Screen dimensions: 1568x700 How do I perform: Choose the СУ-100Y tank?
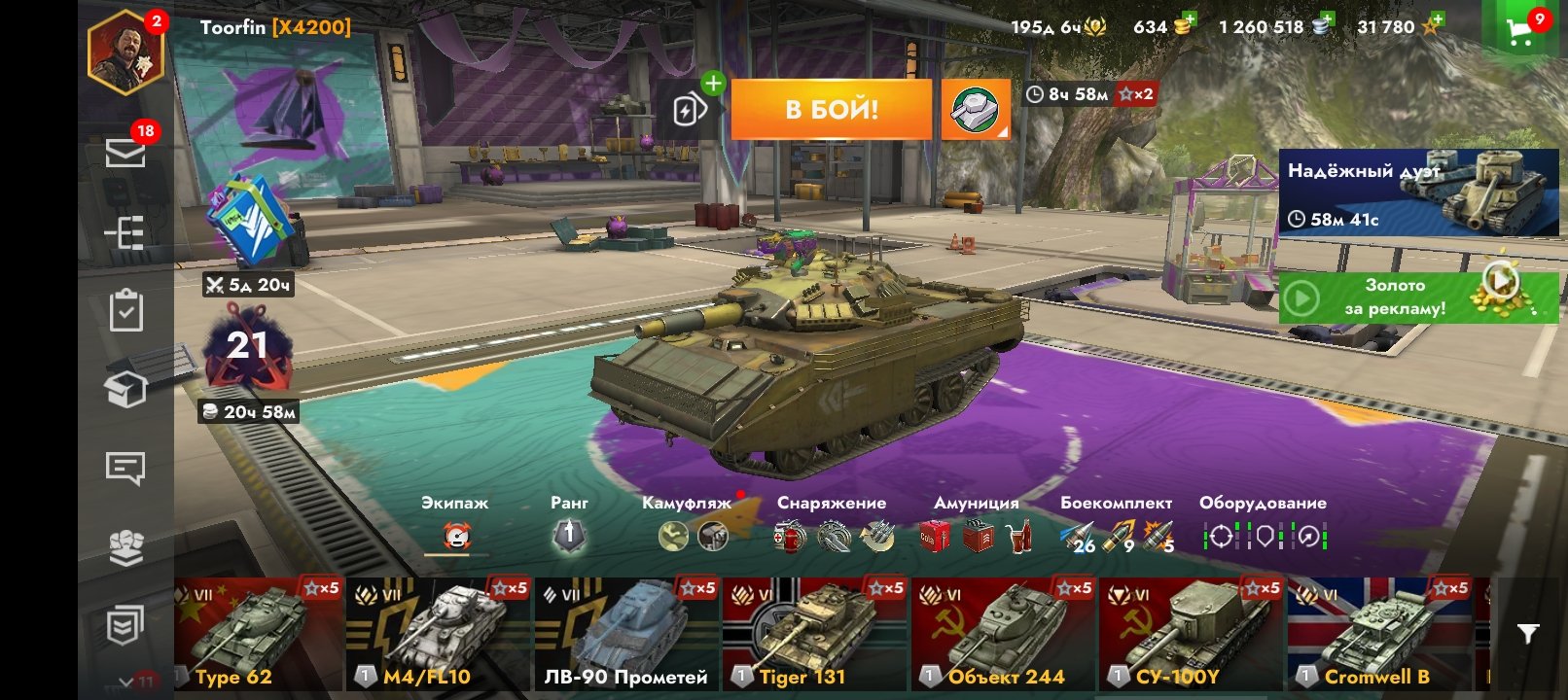pyautogui.click(x=1192, y=634)
